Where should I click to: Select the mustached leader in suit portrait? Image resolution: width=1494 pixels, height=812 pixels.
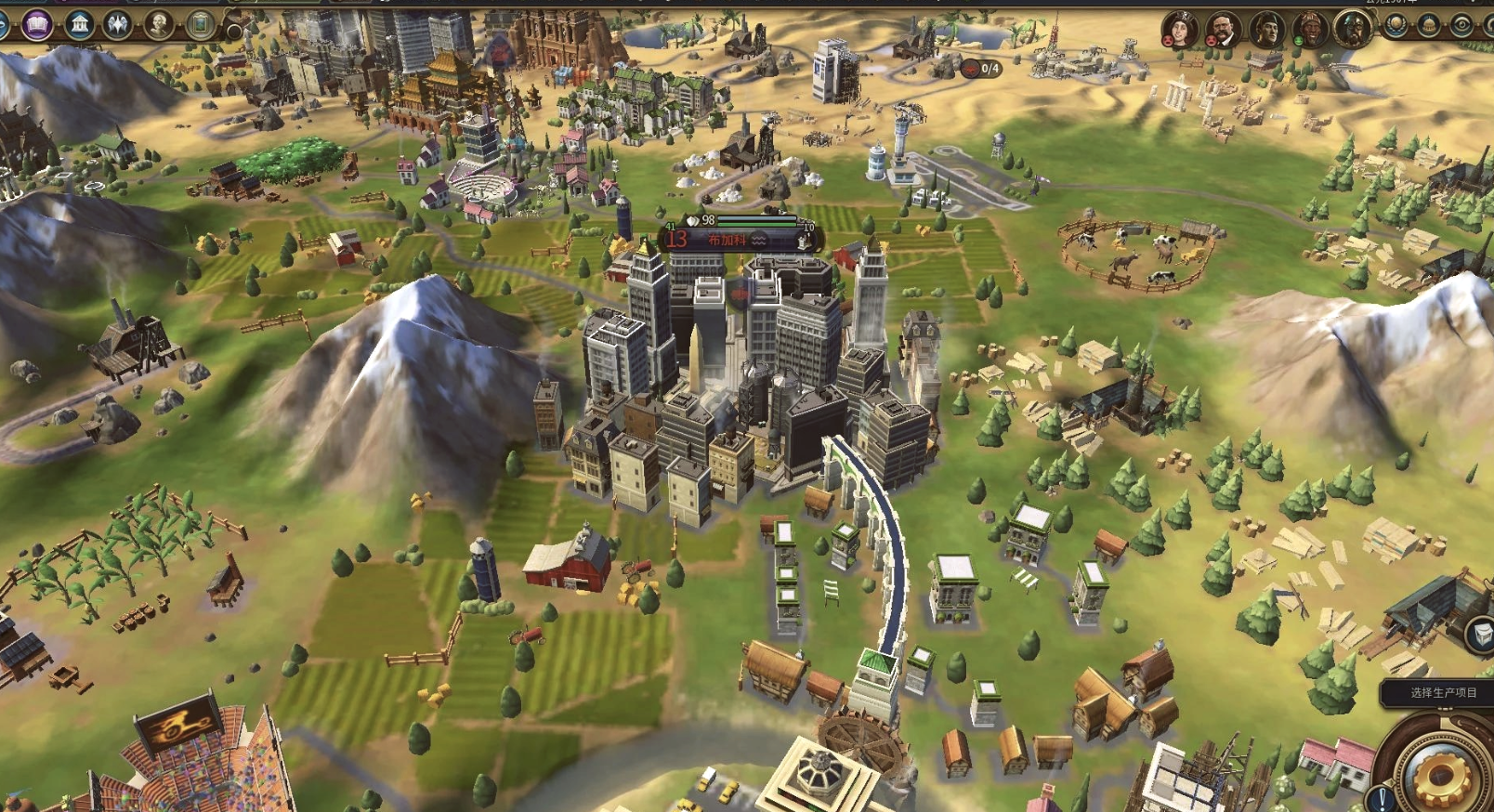pos(1223,30)
